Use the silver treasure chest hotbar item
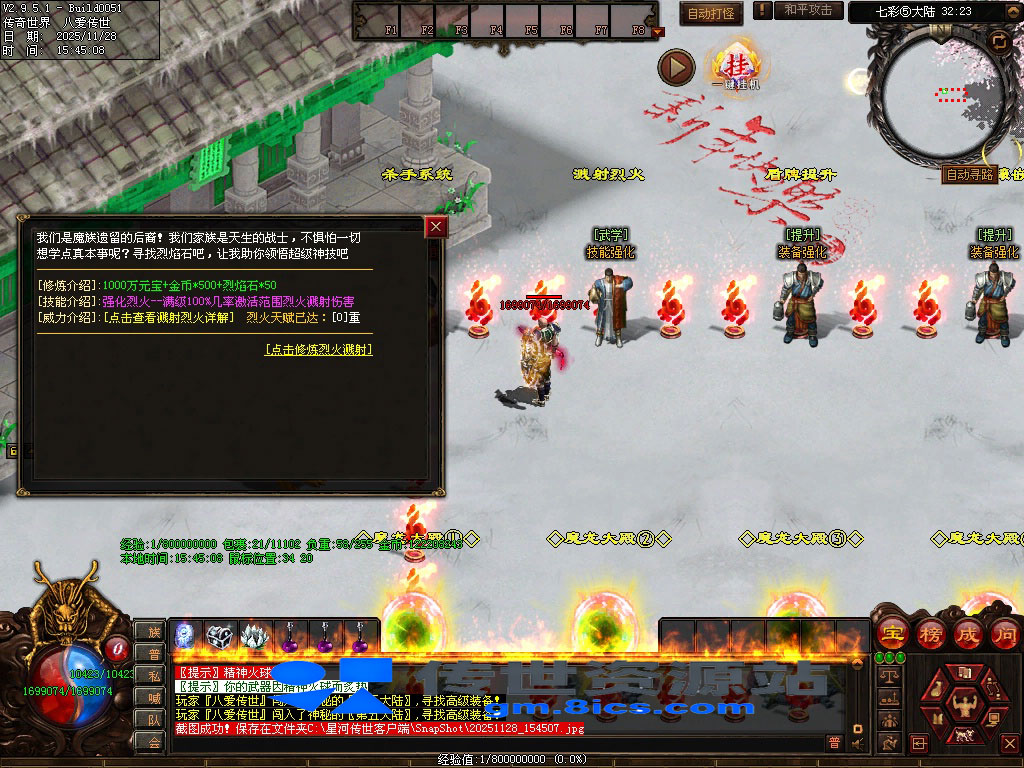The width and height of the screenshot is (1024, 768). [219, 635]
